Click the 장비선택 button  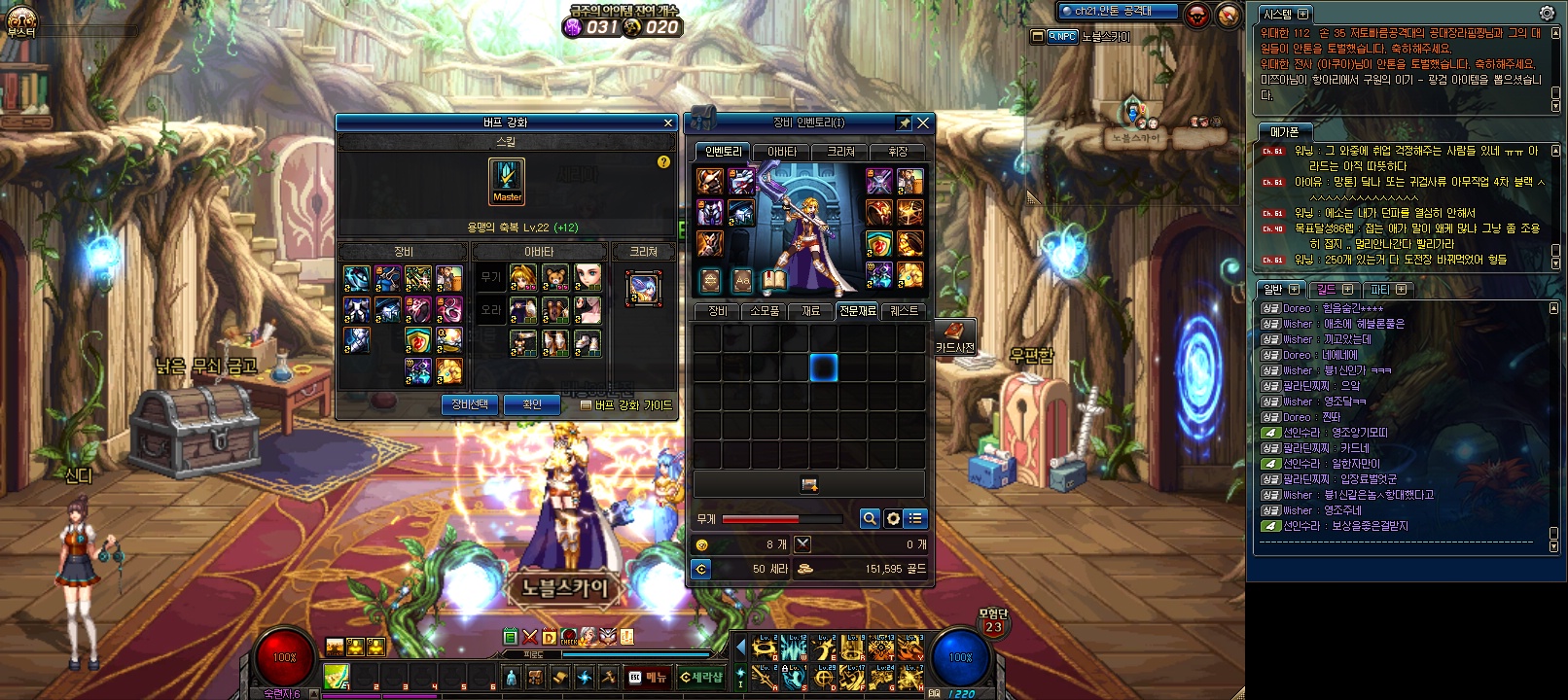470,404
